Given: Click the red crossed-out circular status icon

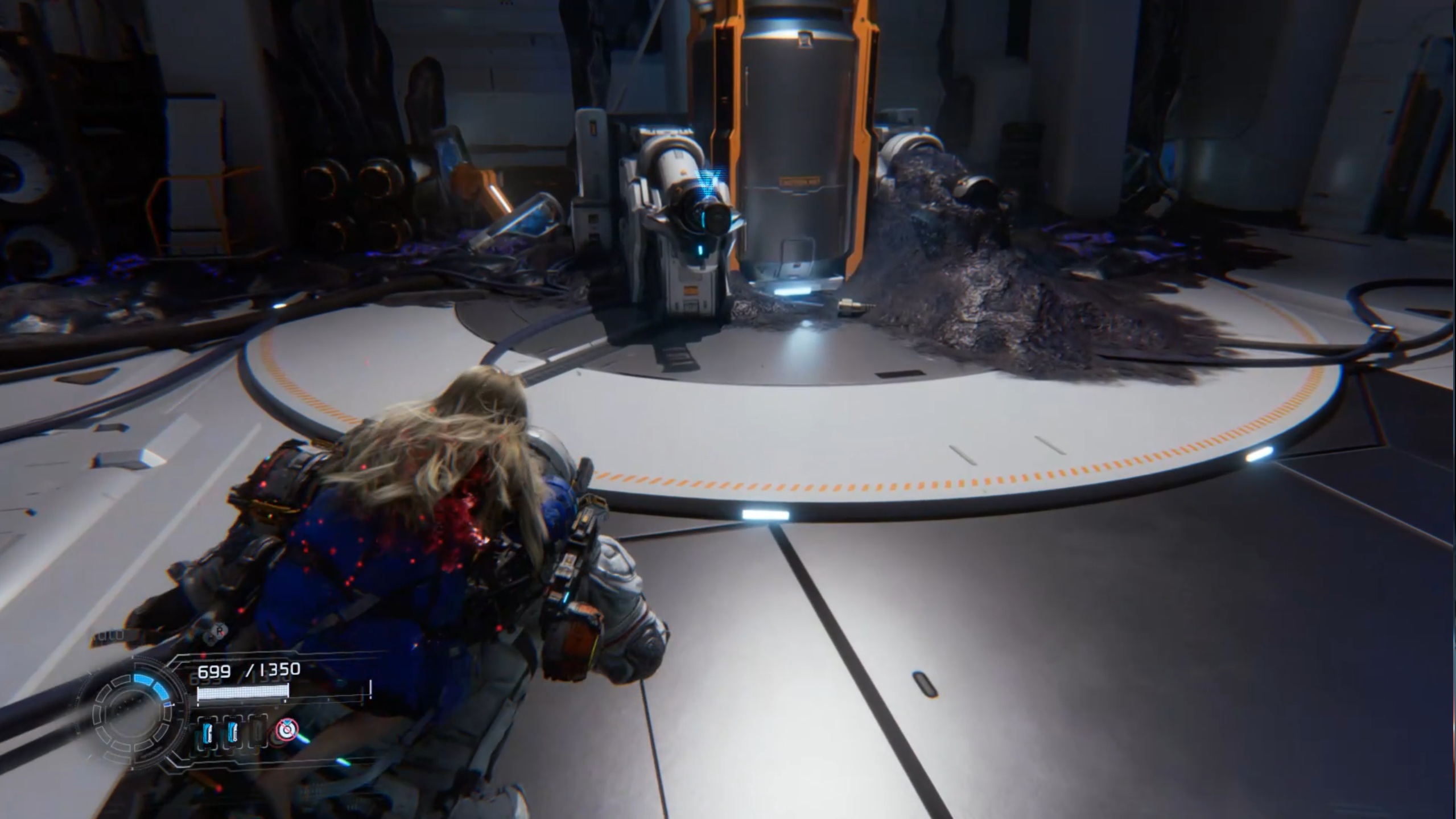Looking at the screenshot, I should (x=287, y=730).
